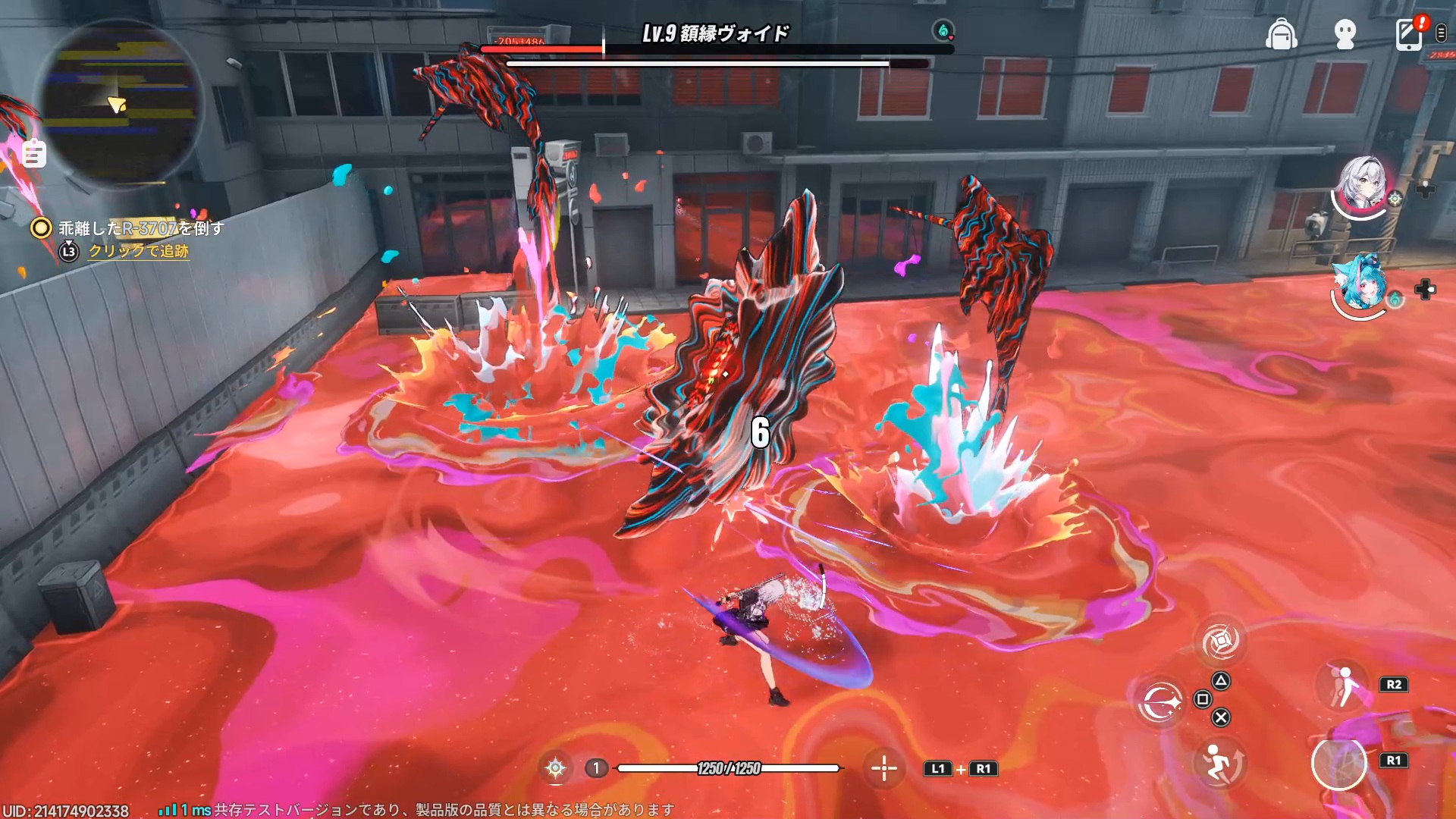This screenshot has width=1456, height=819.
Task: Trigger the swirling star skill icon
Action: coord(1160,702)
